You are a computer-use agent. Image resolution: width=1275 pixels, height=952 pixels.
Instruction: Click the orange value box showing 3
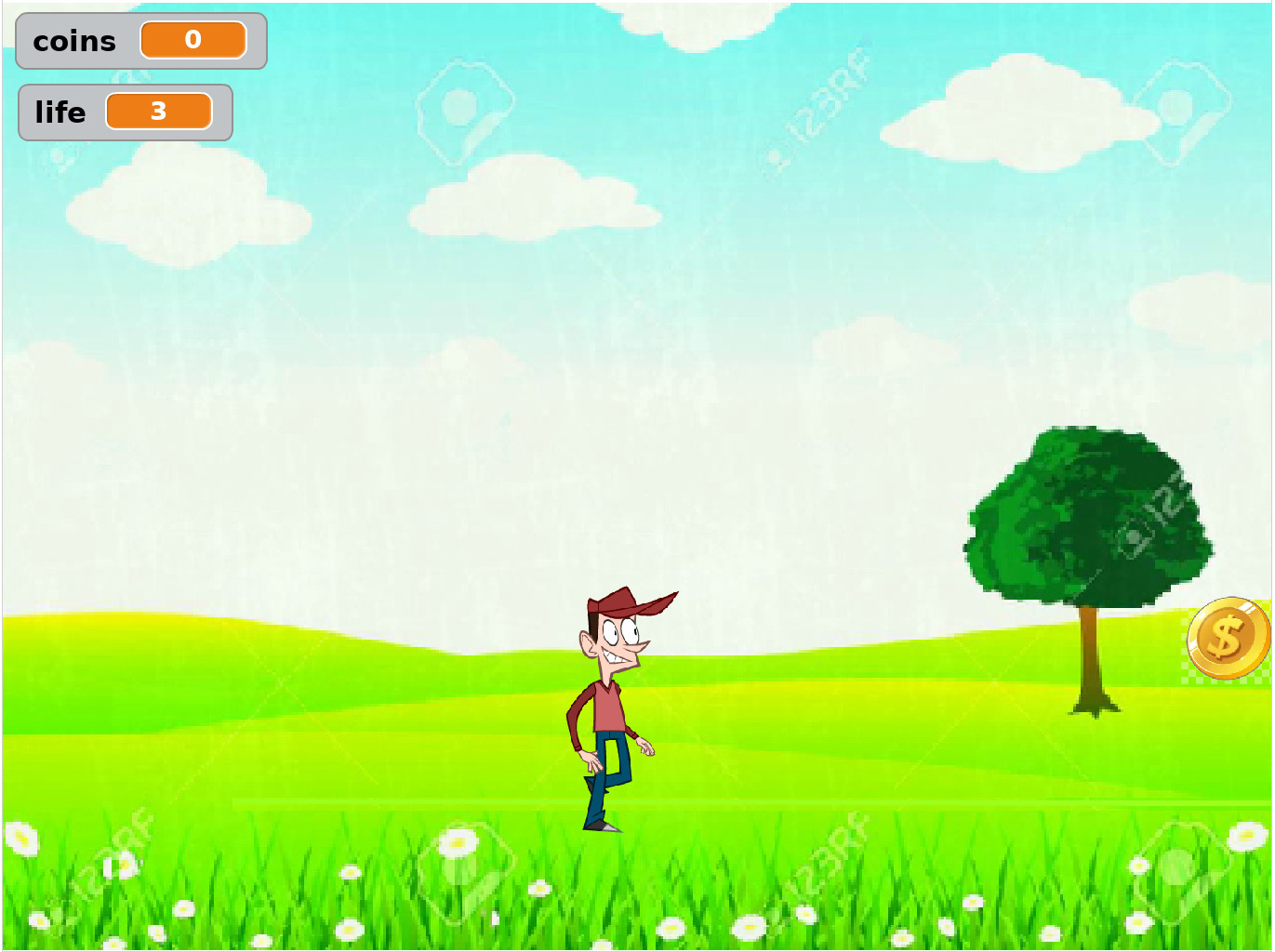[x=159, y=111]
